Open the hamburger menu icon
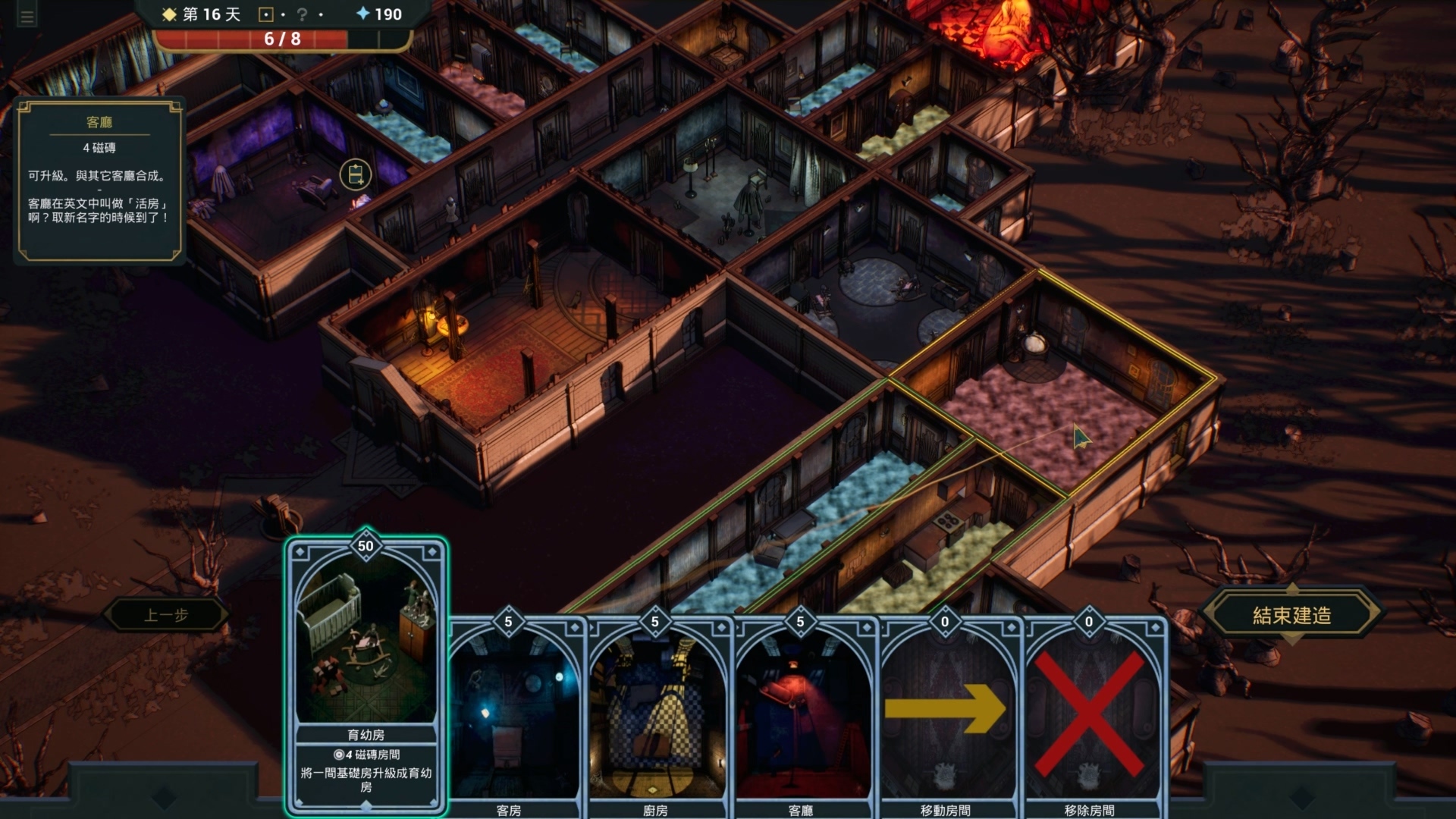The height and width of the screenshot is (819, 1456). pyautogui.click(x=27, y=17)
